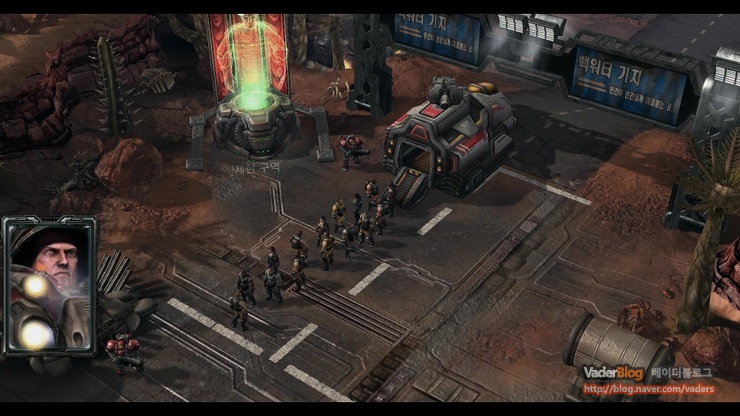Click the marine speaker portrait
The width and height of the screenshot is (740, 416).
tap(49, 285)
